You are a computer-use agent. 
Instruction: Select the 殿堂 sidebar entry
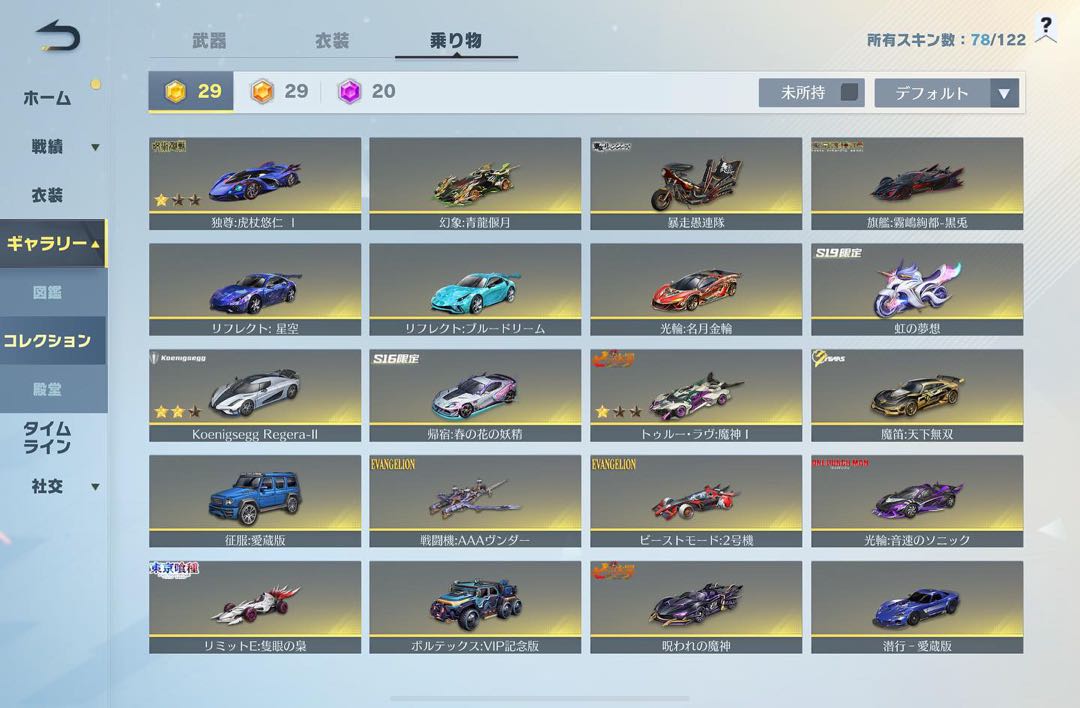(x=47, y=389)
